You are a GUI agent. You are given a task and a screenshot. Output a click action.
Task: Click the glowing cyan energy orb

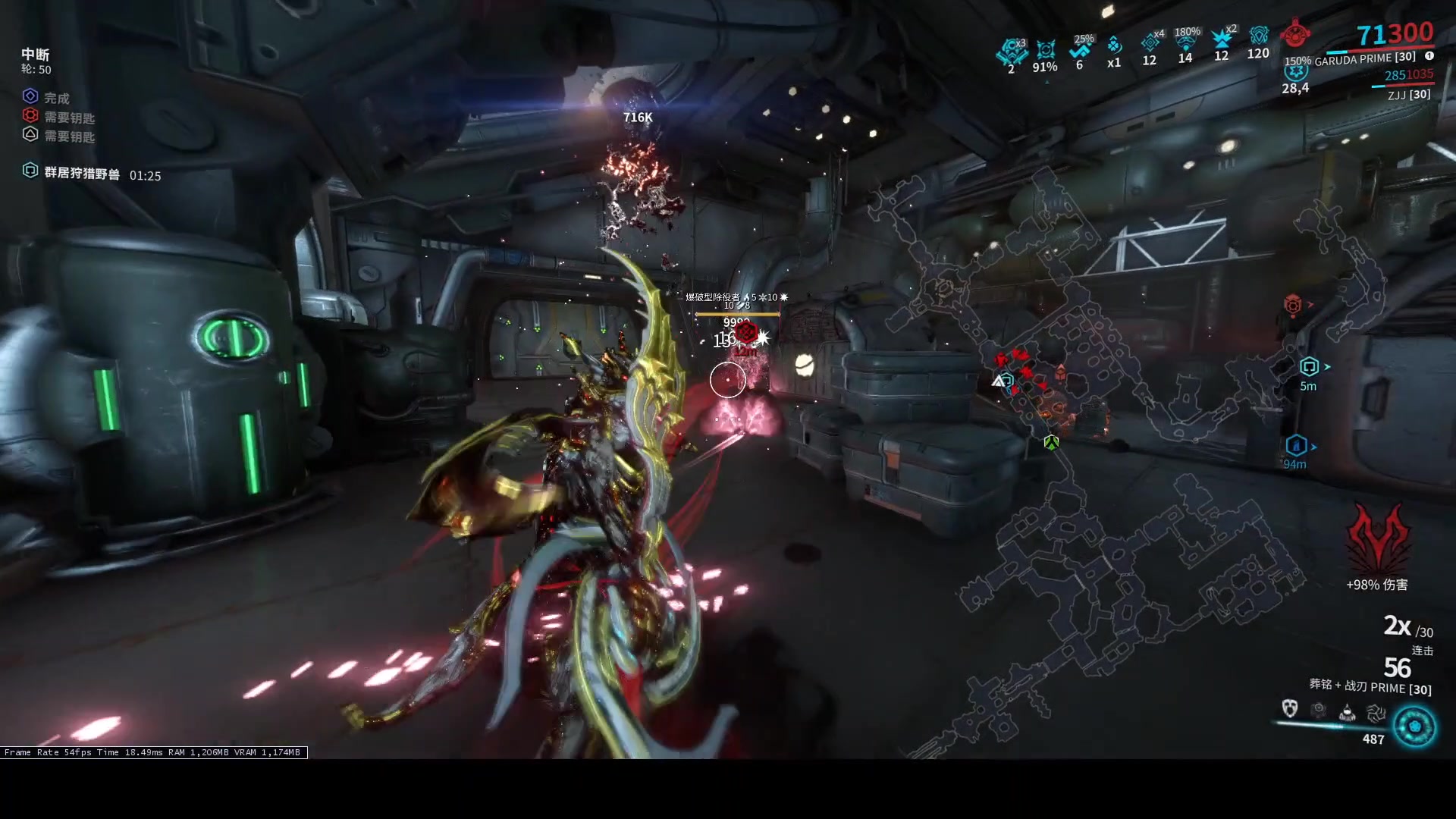point(1414,726)
